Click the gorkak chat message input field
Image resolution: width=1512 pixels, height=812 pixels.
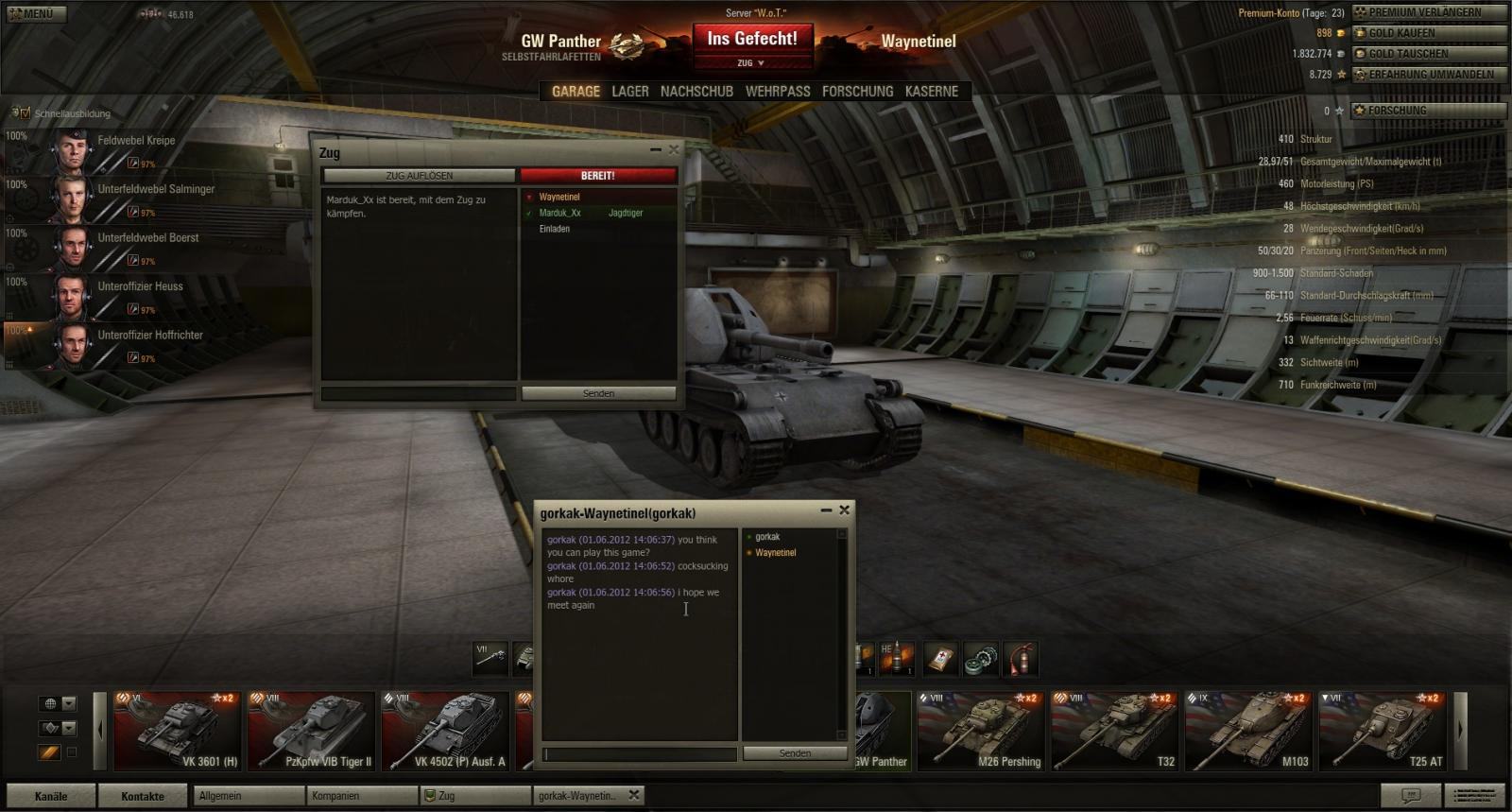pyautogui.click(x=640, y=753)
